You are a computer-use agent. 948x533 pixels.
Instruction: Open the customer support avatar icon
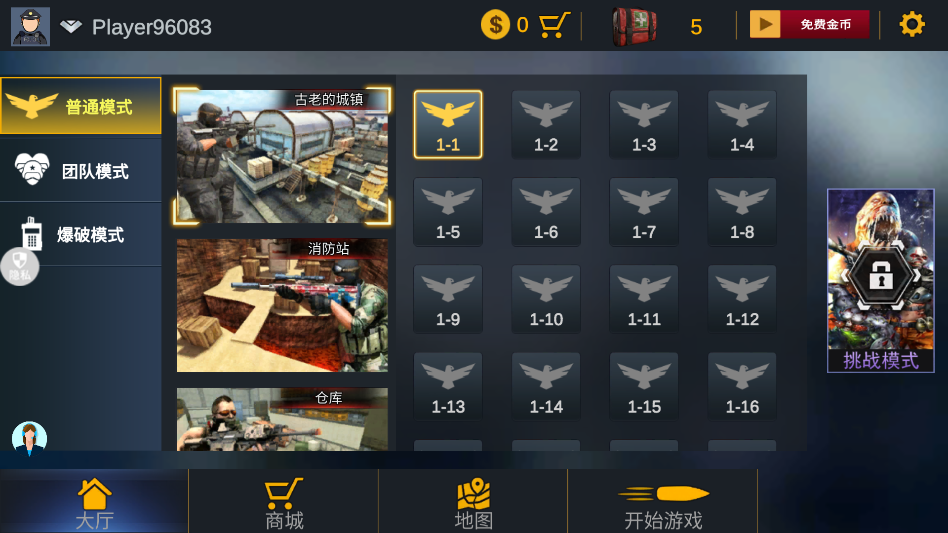tap(29, 438)
